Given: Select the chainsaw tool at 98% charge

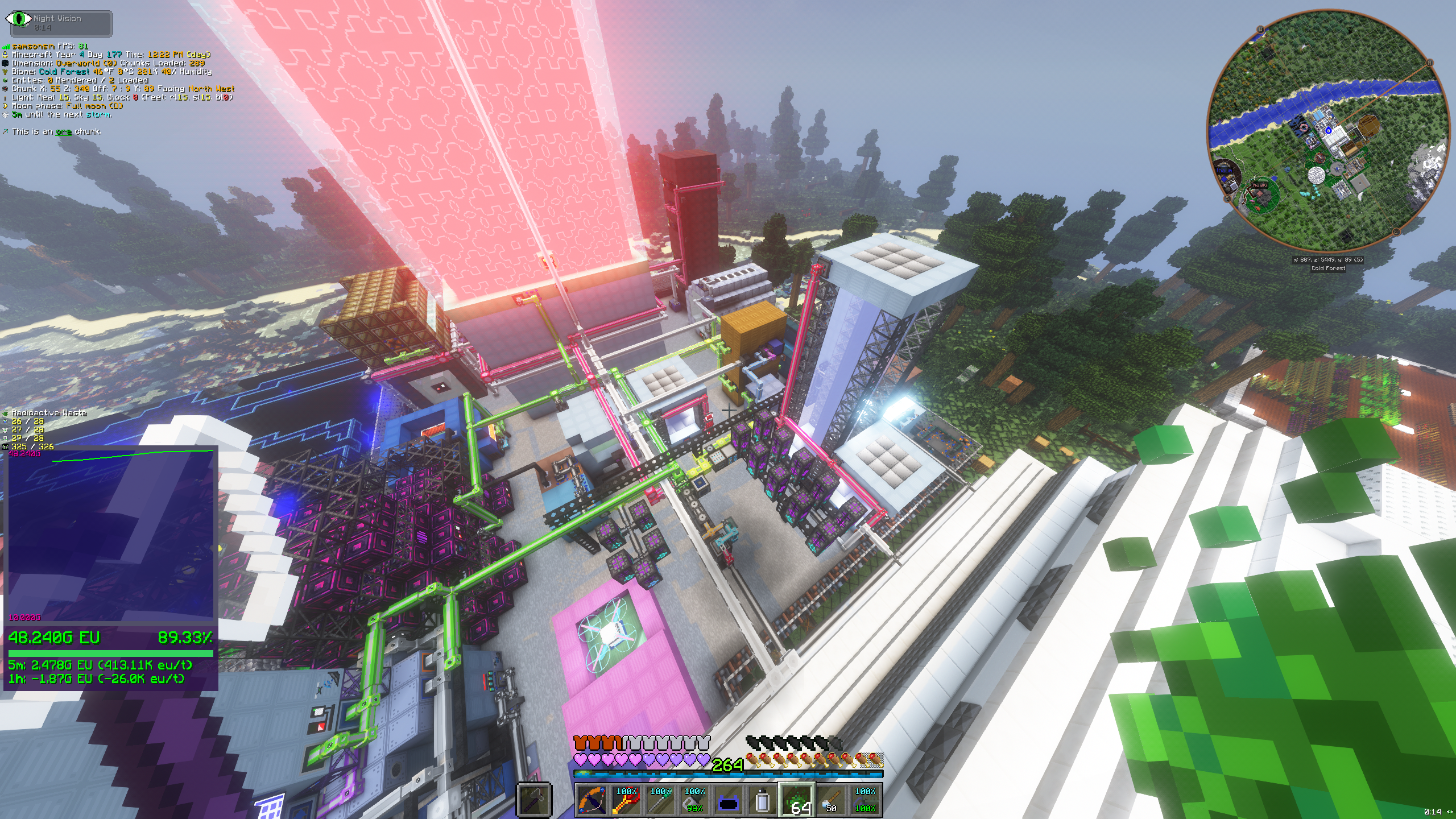Looking at the screenshot, I should coord(694,800).
